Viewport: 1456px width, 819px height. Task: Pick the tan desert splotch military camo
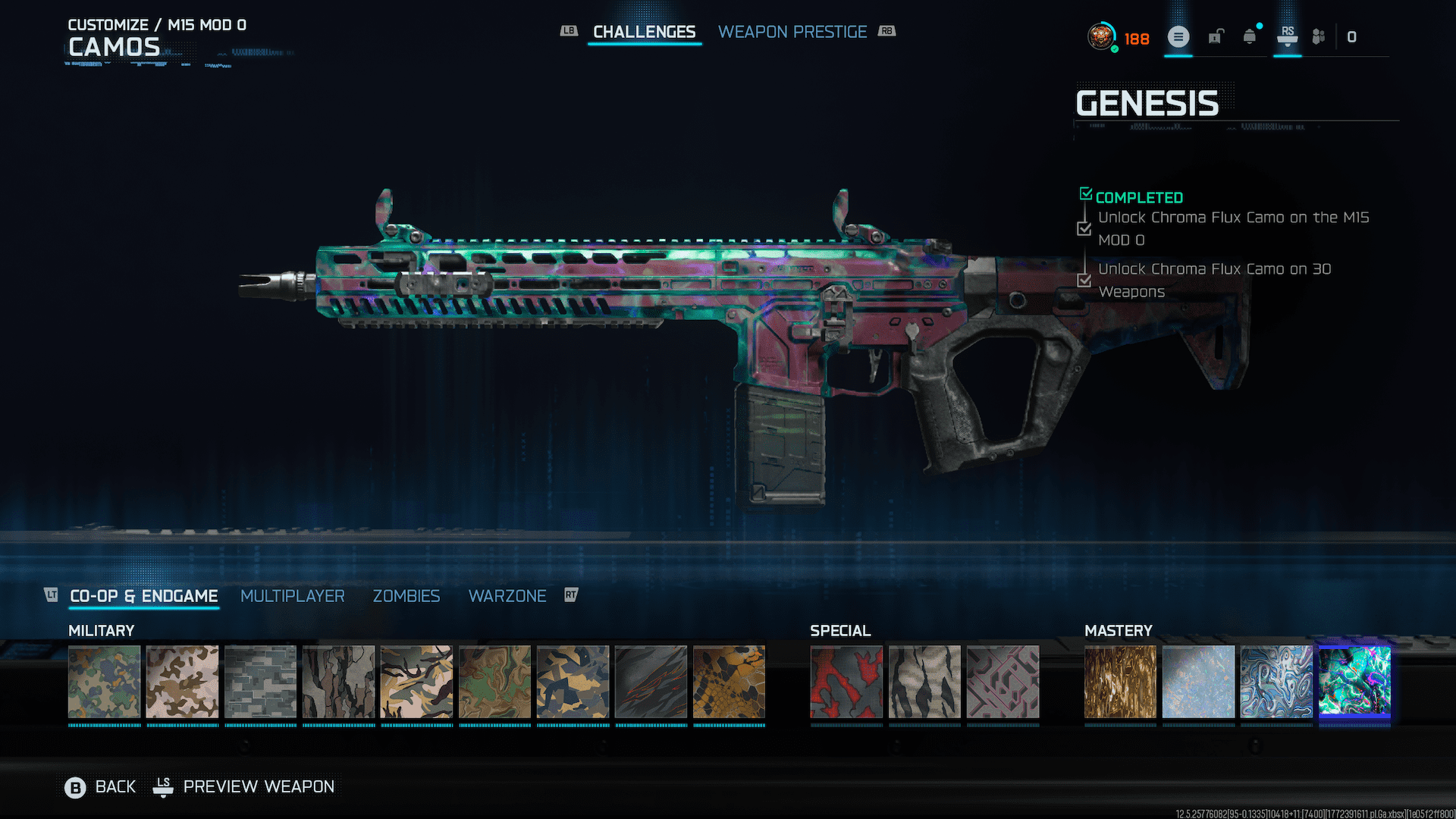coord(182,681)
